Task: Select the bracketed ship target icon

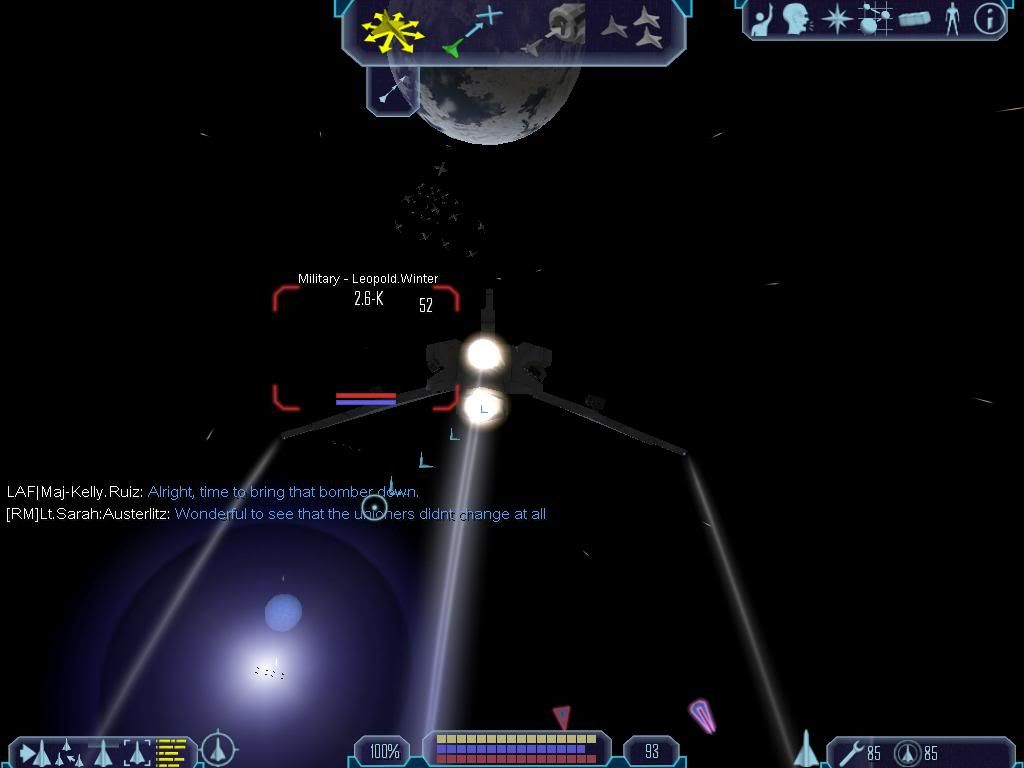Action: [x=137, y=751]
